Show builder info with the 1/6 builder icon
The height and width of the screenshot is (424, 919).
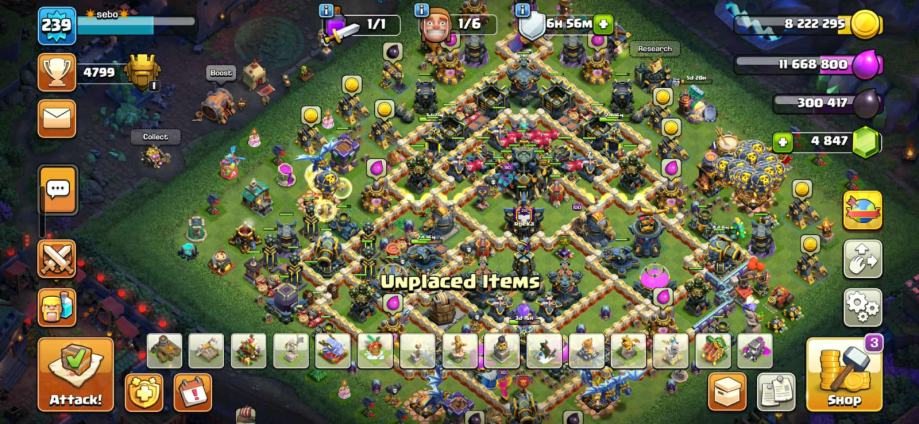pos(434,25)
